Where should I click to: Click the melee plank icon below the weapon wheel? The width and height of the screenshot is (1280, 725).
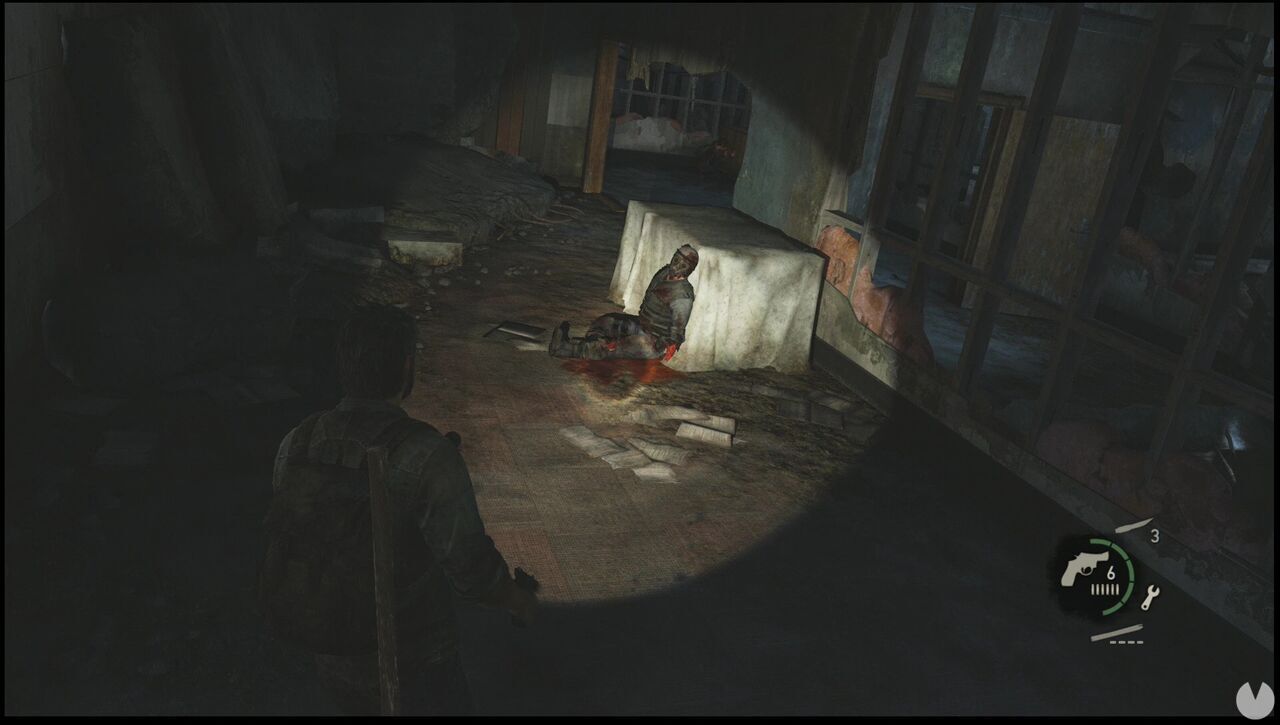point(1116,632)
